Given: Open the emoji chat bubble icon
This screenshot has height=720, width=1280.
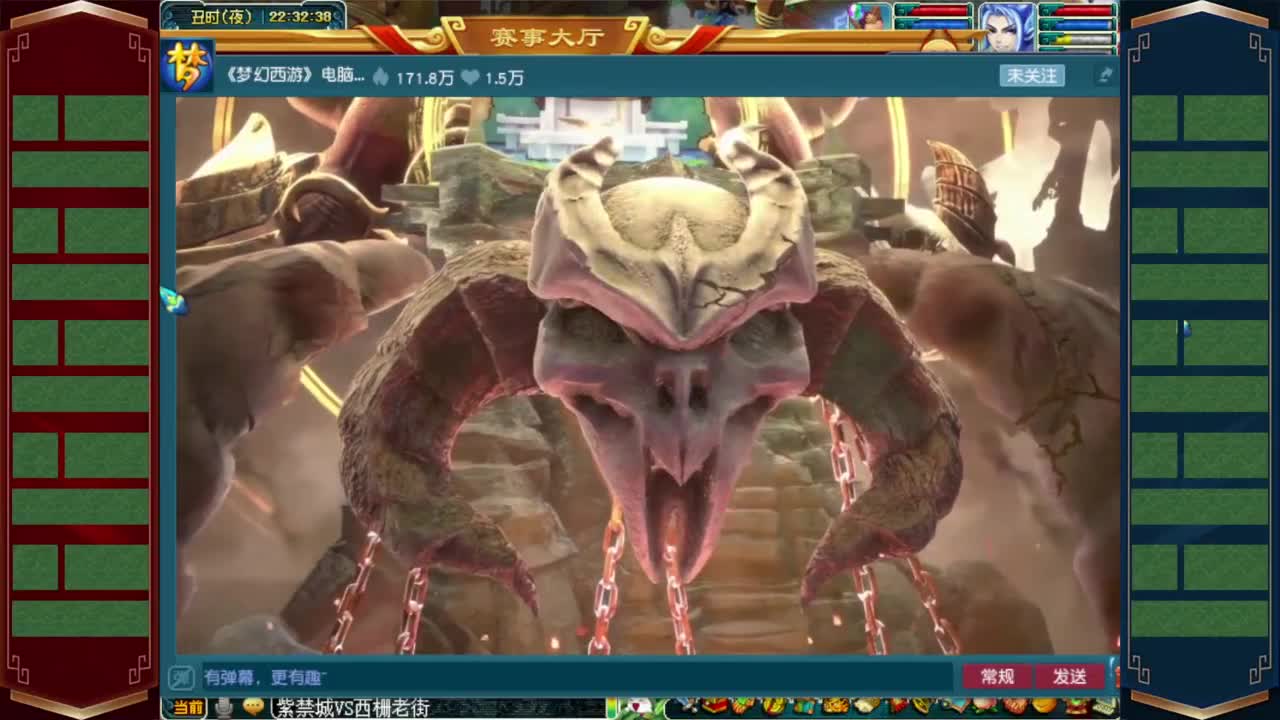Looking at the screenshot, I should (x=254, y=705).
